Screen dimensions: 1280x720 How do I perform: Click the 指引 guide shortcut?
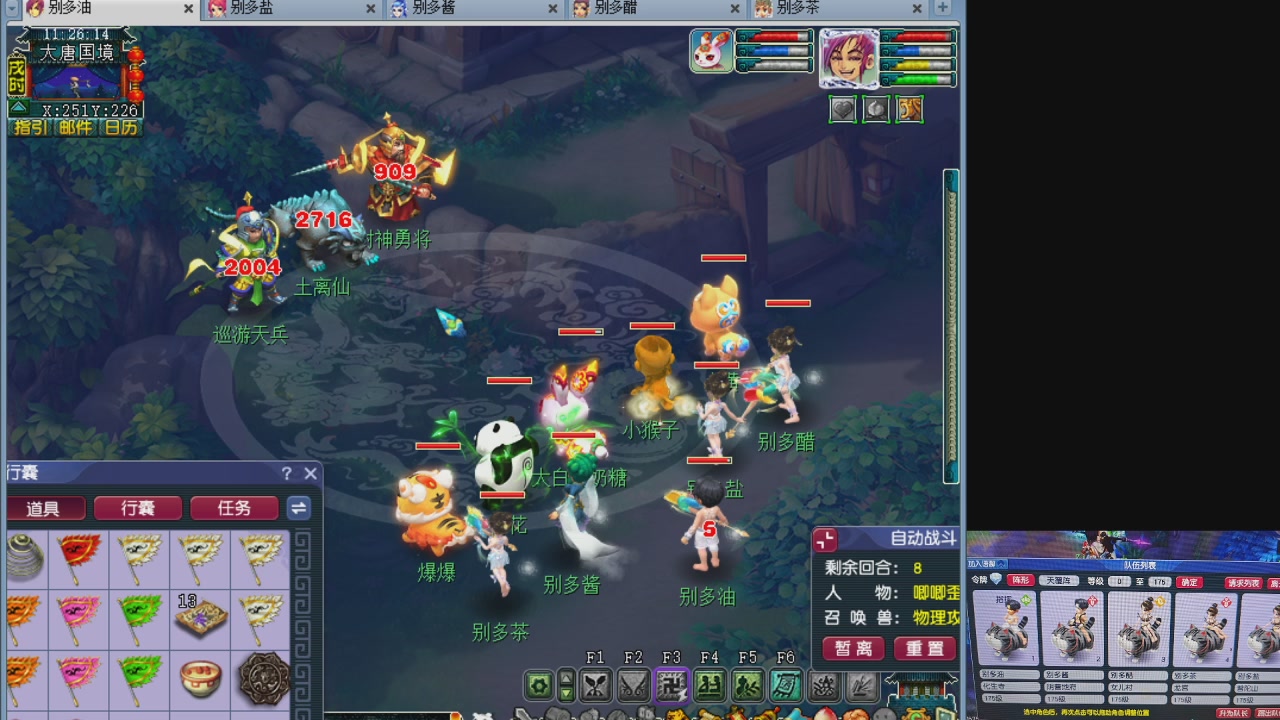click(x=29, y=128)
